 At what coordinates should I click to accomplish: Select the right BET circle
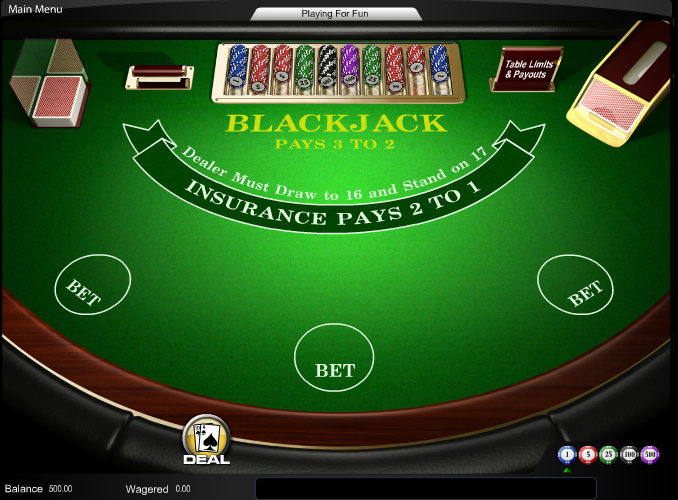pos(576,284)
